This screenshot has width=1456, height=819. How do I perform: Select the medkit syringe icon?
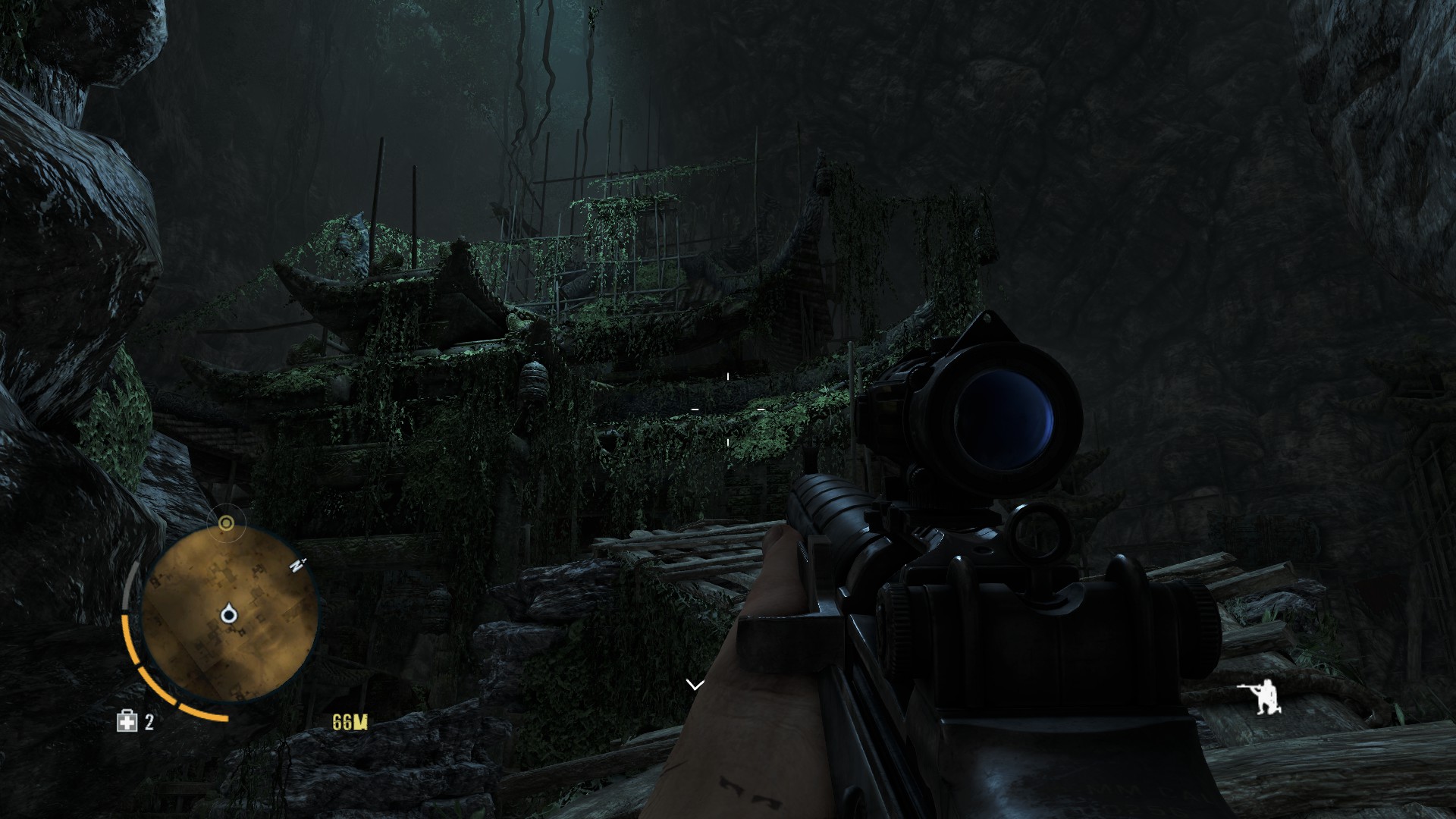click(x=127, y=721)
